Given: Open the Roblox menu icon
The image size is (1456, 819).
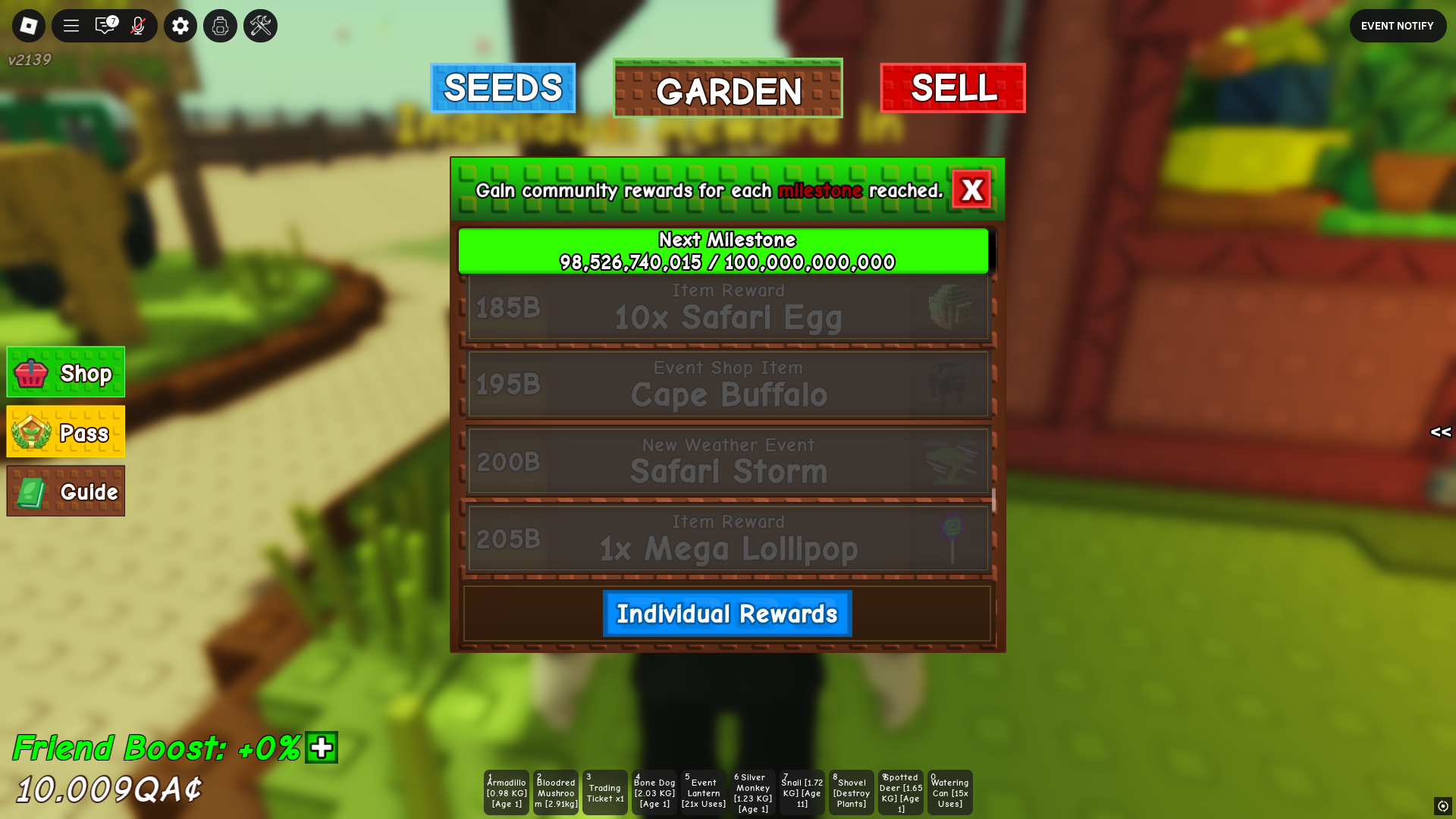Looking at the screenshot, I should pyautogui.click(x=28, y=25).
